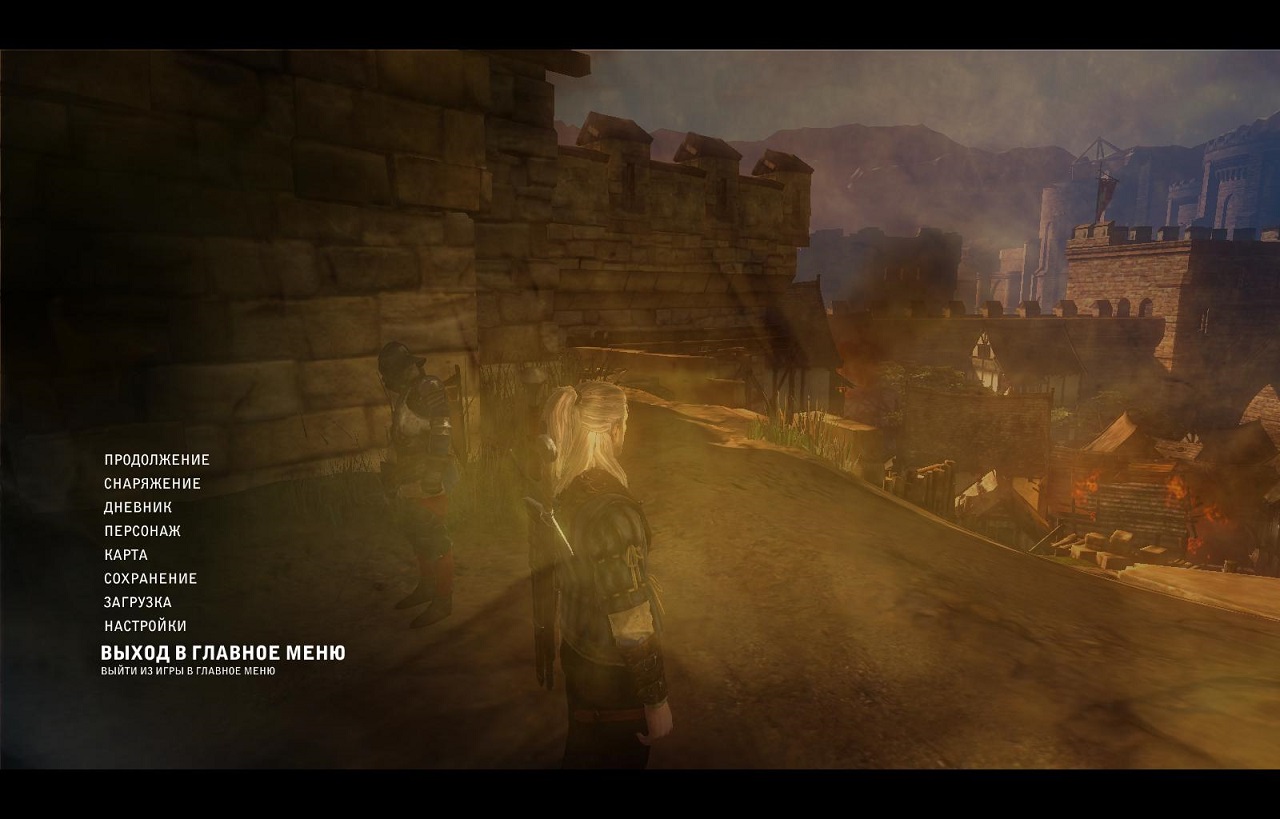The image size is (1280, 819).
Task: Click Сохранение to save the game
Action: click(x=151, y=579)
